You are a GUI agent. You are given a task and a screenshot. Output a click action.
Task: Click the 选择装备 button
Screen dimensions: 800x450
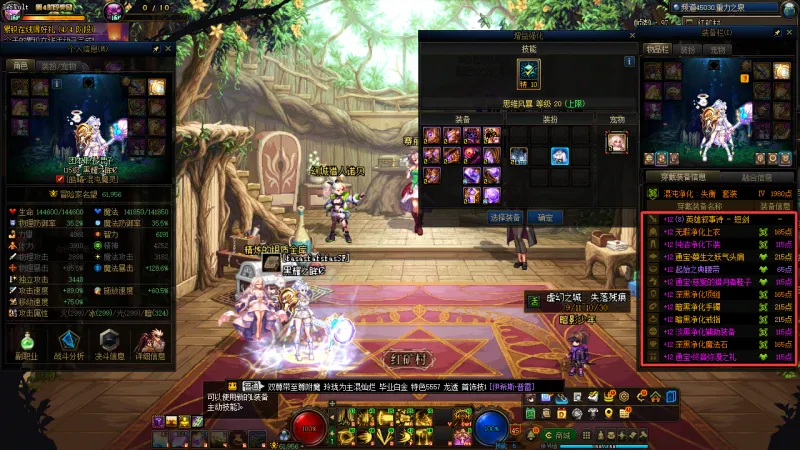point(505,216)
